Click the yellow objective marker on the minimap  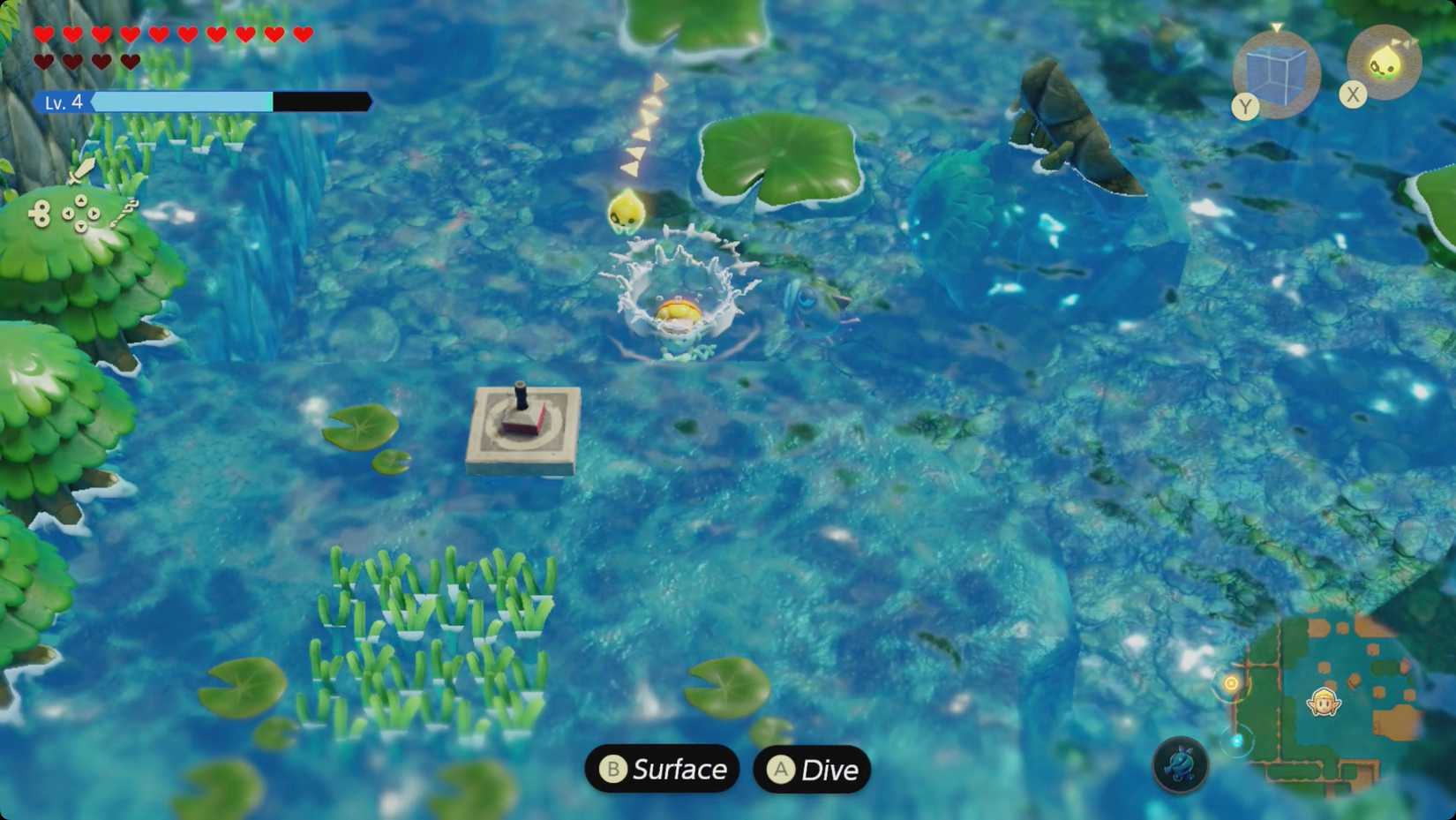click(x=1230, y=683)
